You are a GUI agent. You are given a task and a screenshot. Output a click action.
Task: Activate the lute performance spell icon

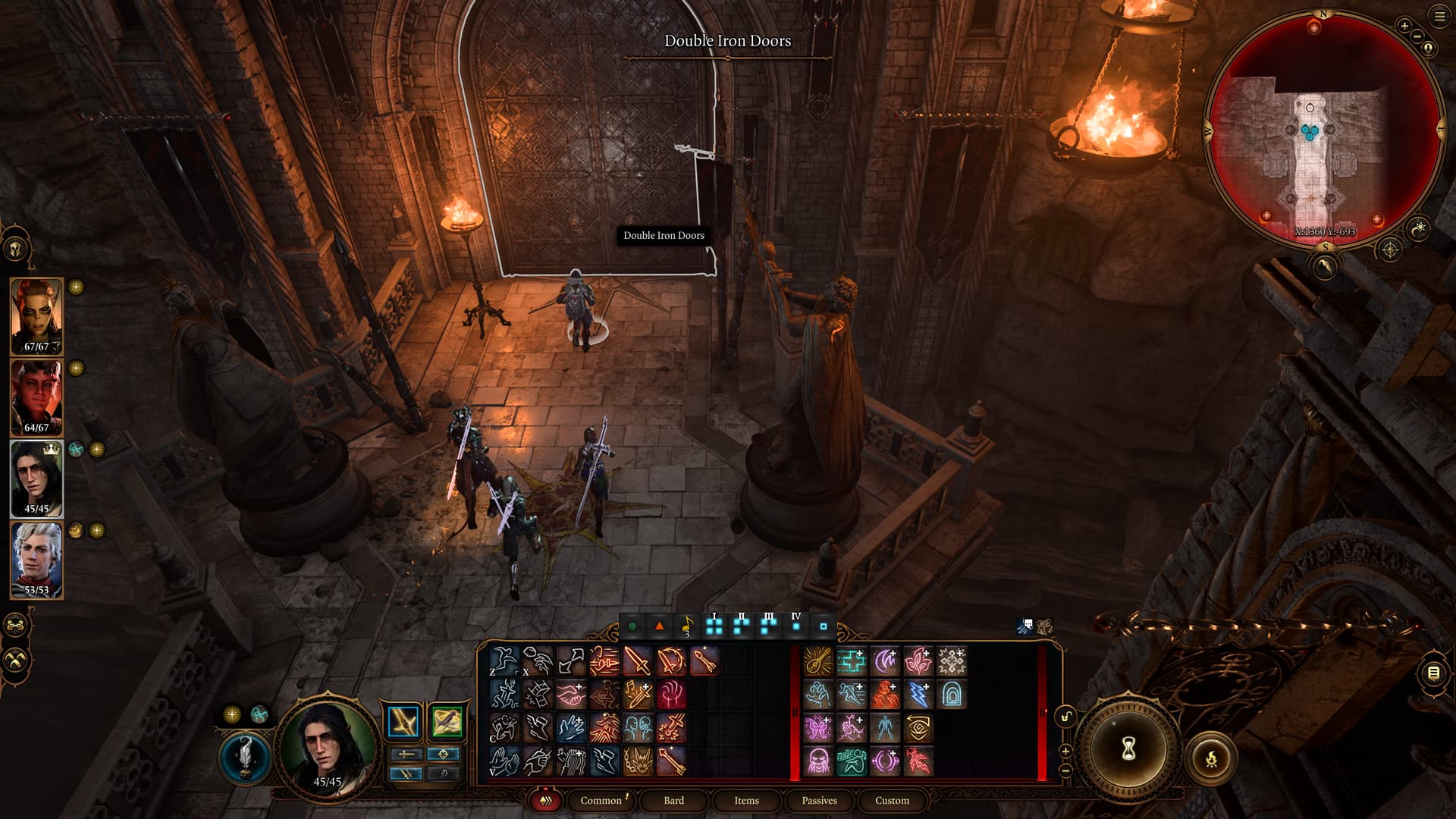pos(818,661)
